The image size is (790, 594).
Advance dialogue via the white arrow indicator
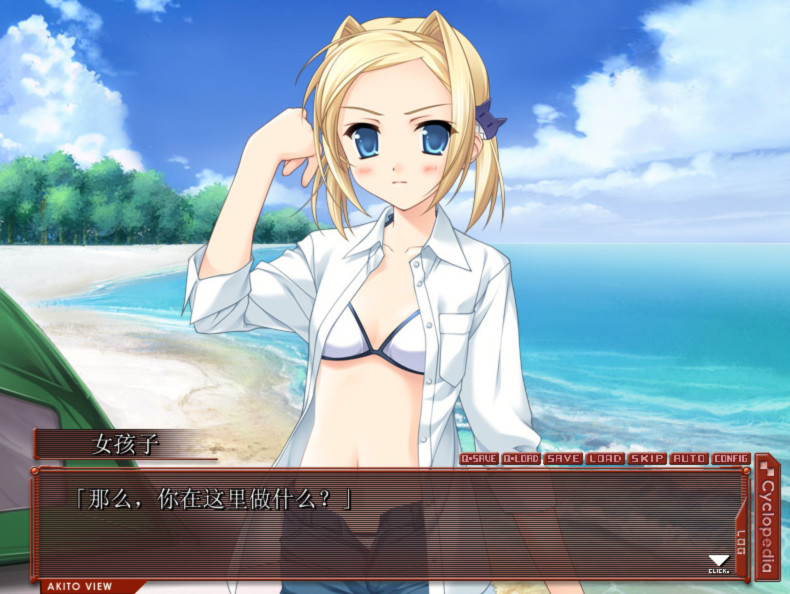pos(718,563)
